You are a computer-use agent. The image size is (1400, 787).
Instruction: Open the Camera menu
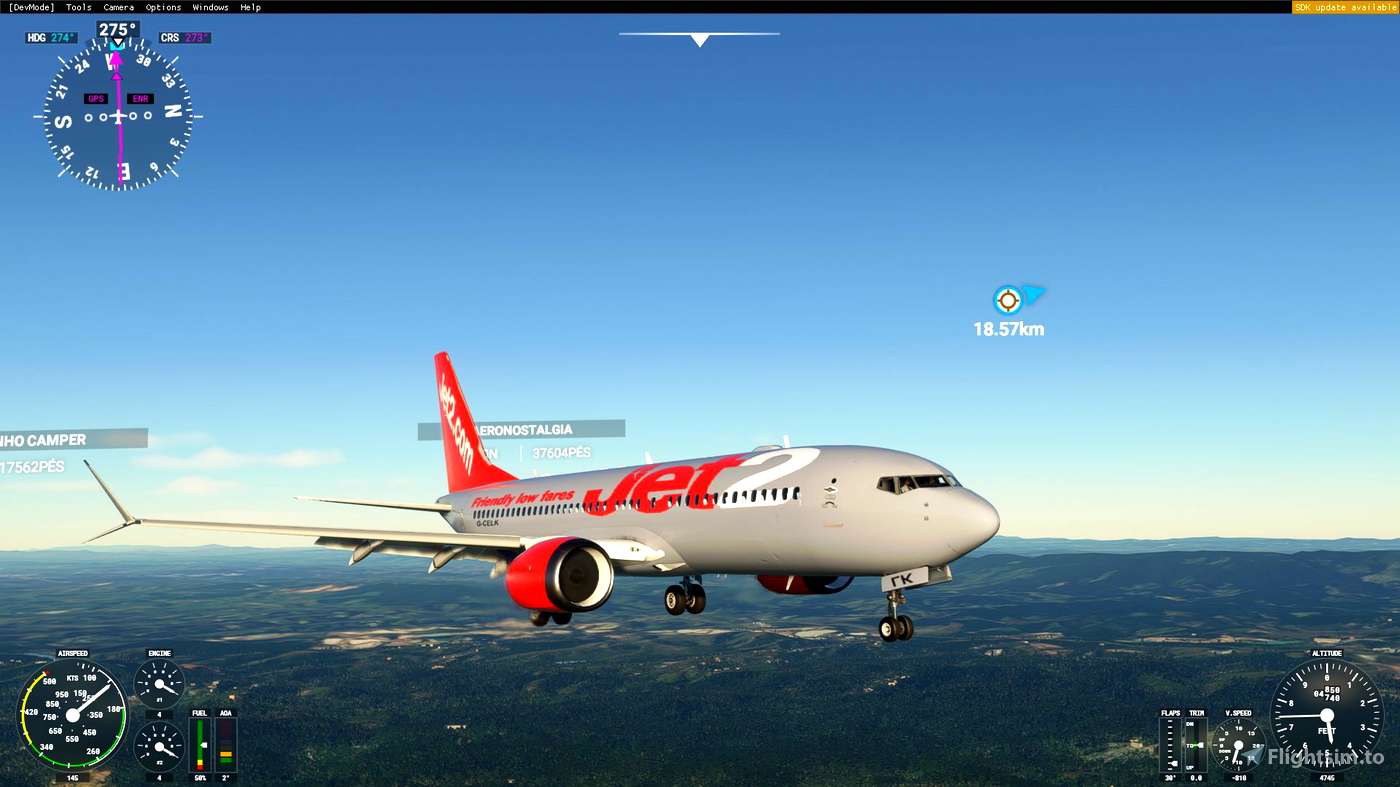pyautogui.click(x=118, y=6)
